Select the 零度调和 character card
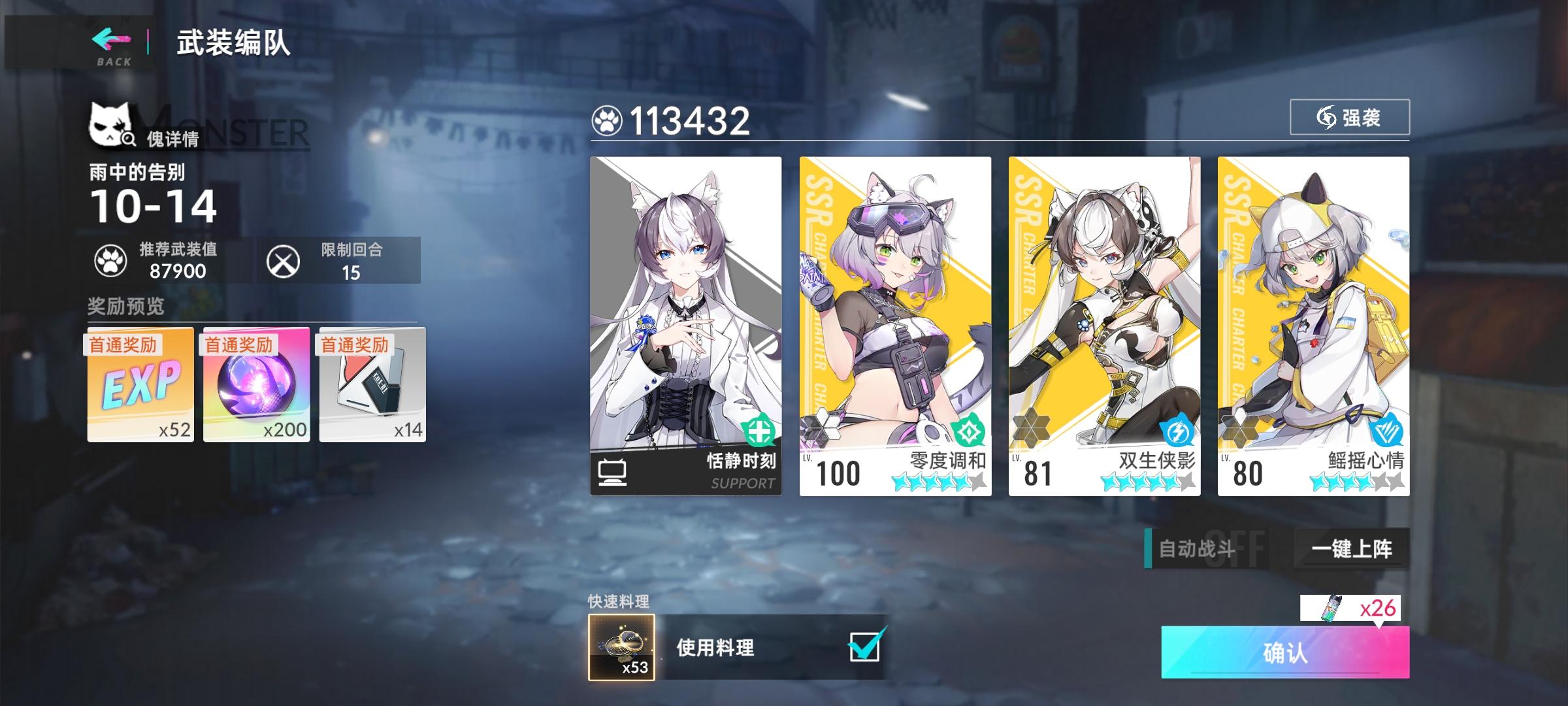Screen dimensions: 1568x706 click(895, 314)
